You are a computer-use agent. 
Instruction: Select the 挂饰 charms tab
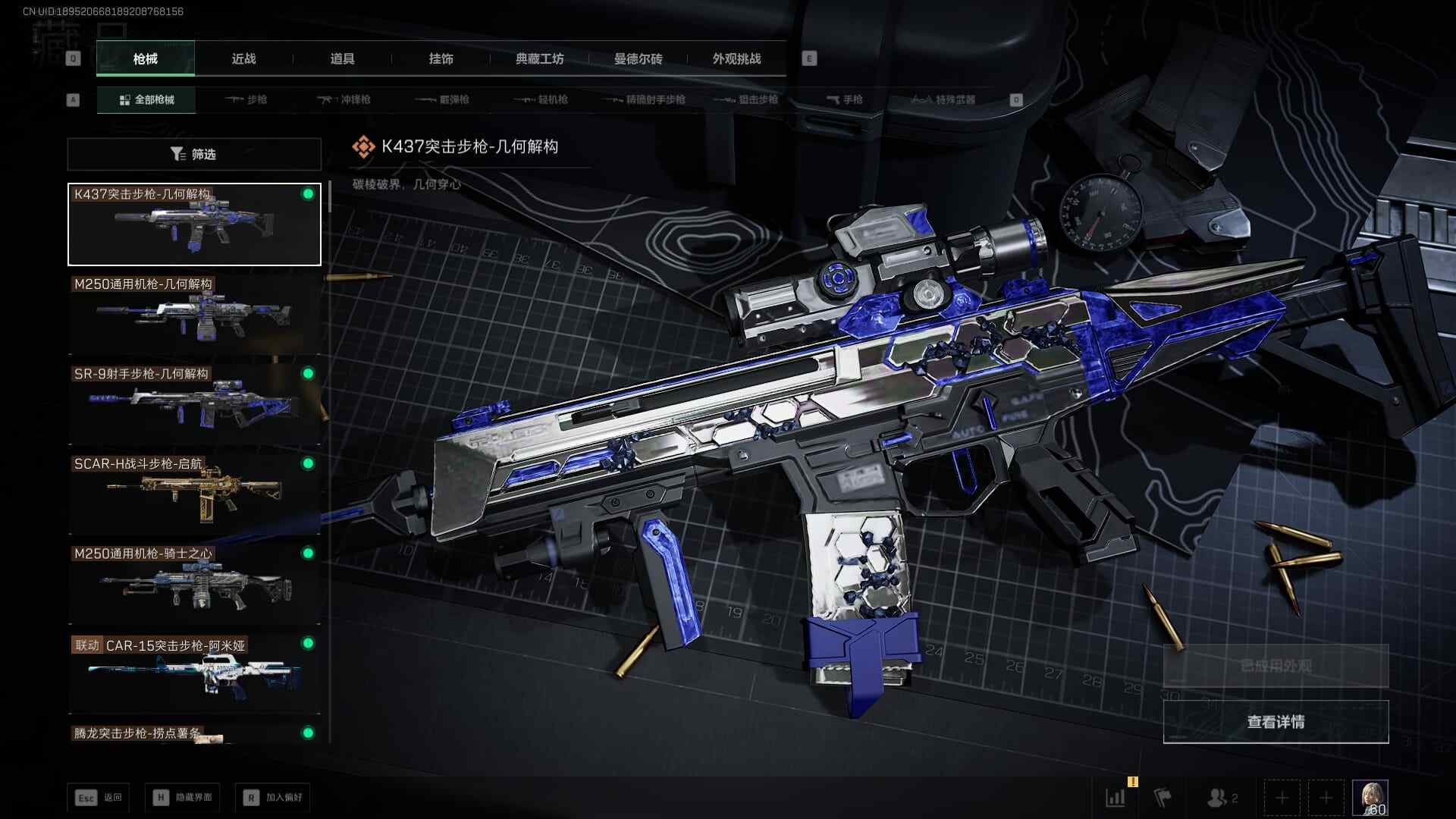point(441,59)
